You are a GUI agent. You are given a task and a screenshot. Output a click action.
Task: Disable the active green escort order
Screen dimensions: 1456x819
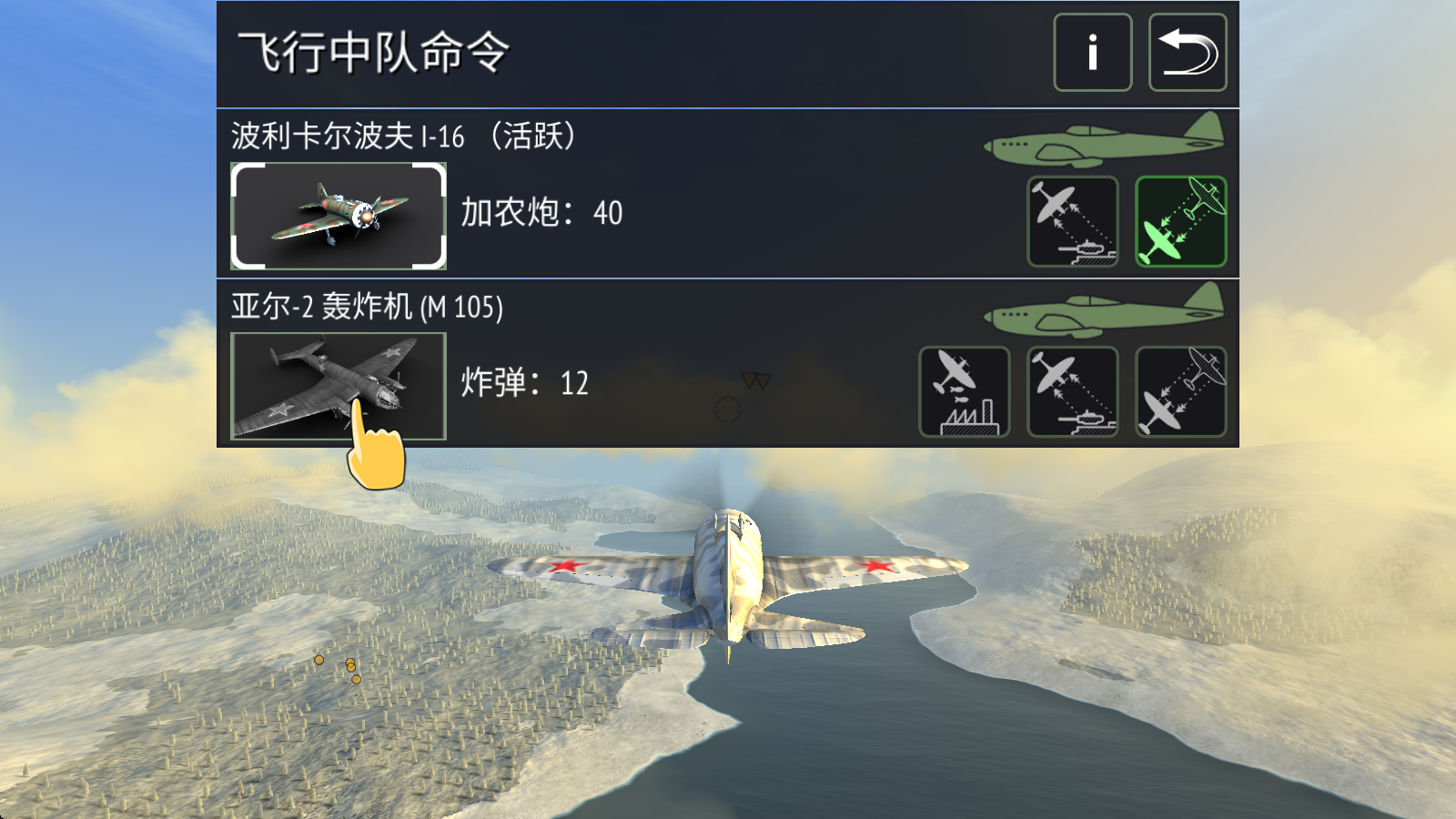pos(1180,223)
